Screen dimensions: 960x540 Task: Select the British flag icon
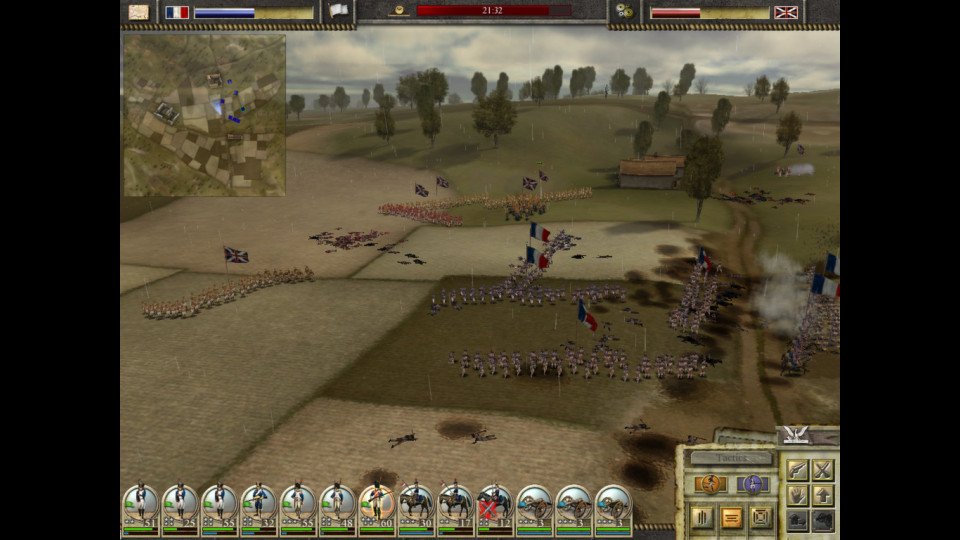785,12
